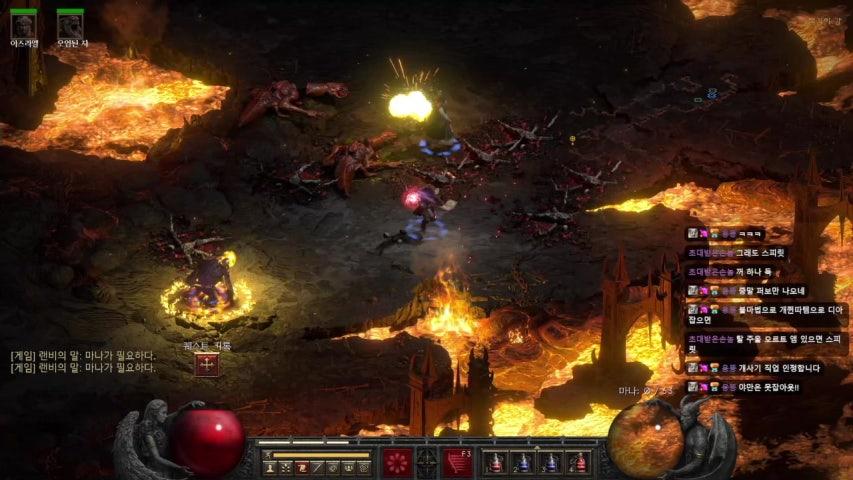Select the left-click attack skill icon

click(x=397, y=462)
